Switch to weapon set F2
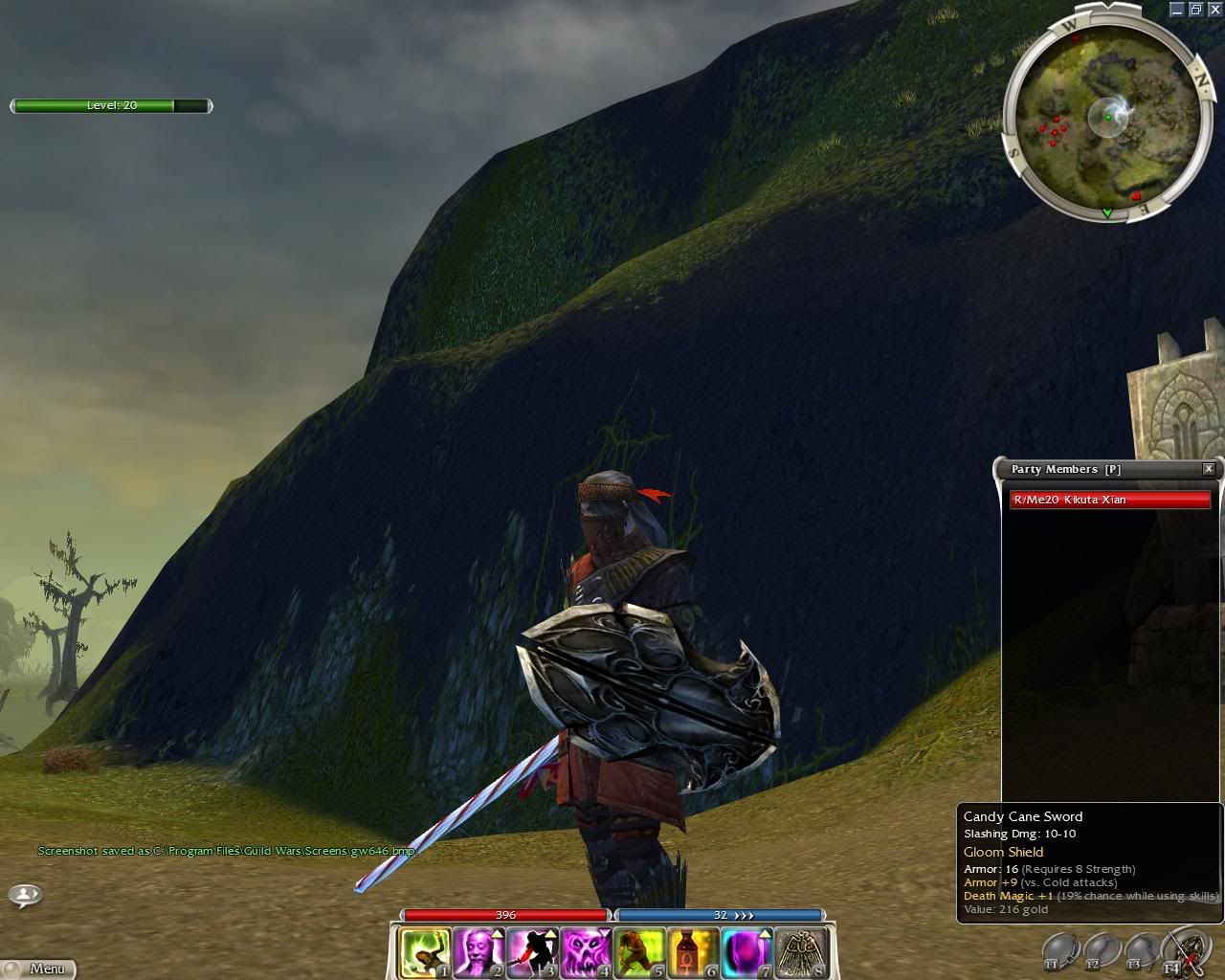The width and height of the screenshot is (1225, 980). click(x=1101, y=951)
